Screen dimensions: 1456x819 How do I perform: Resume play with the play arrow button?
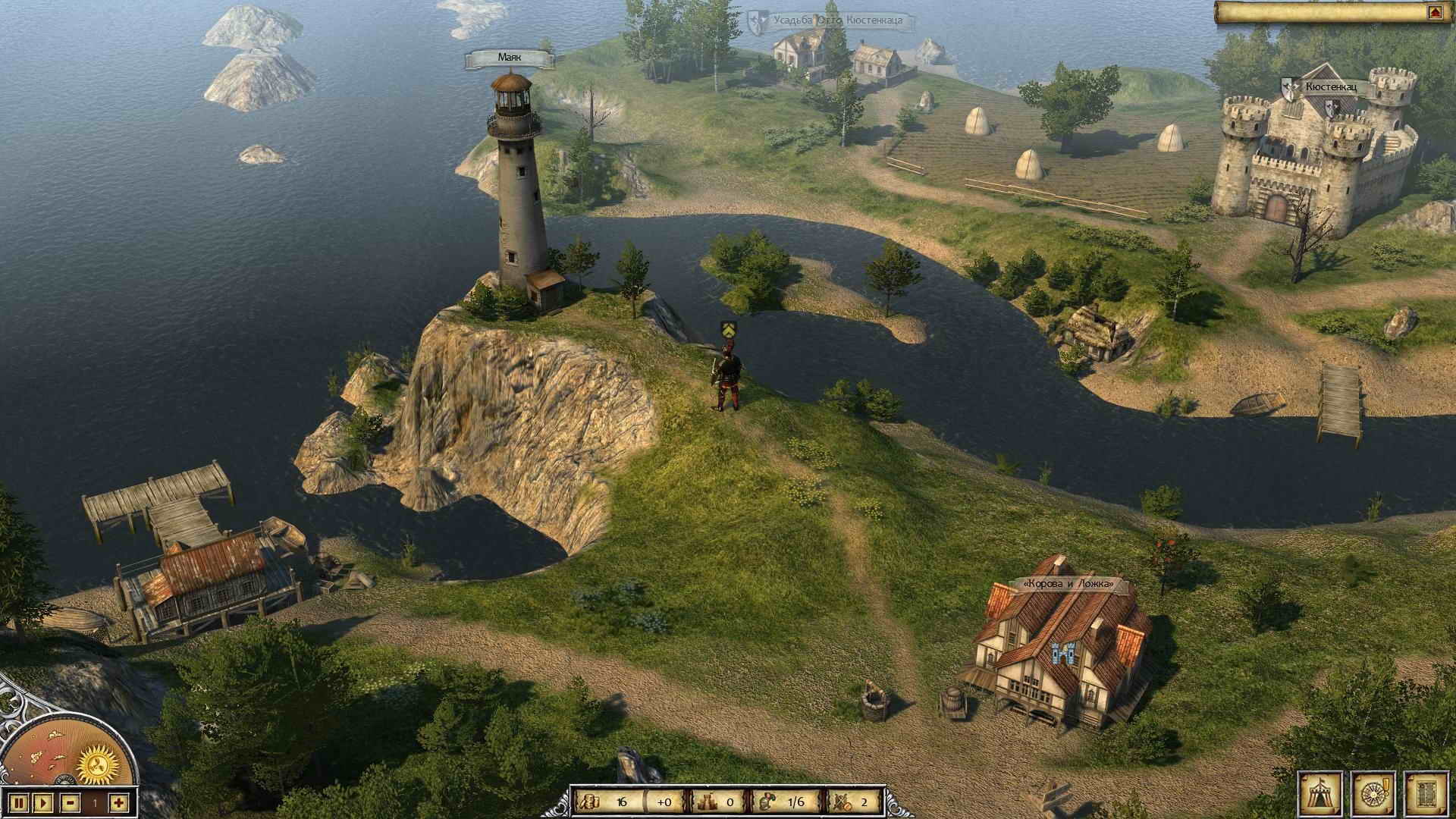(43, 802)
